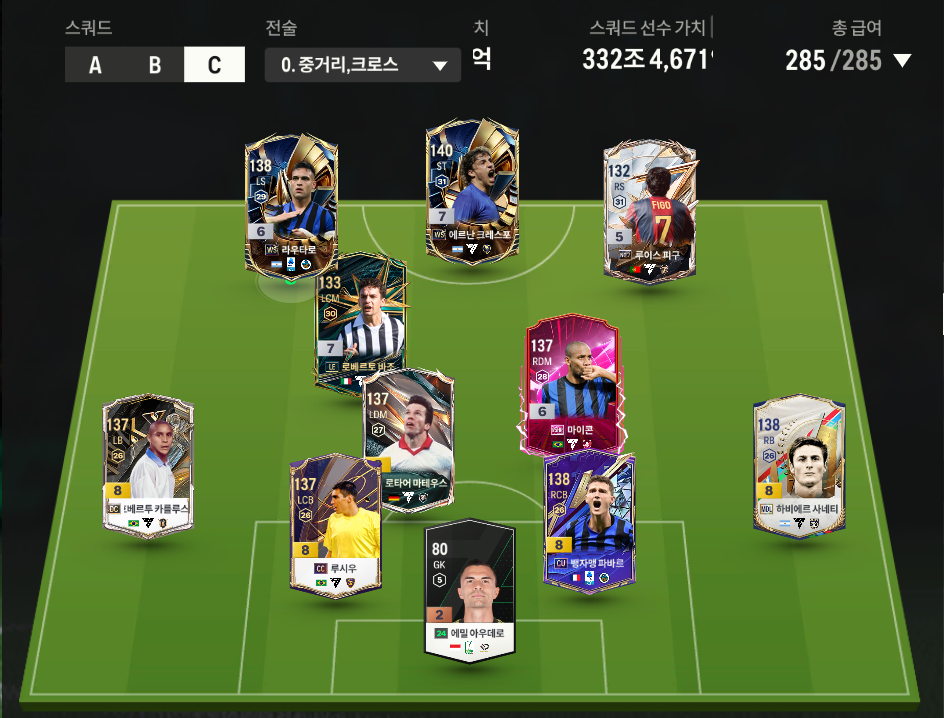
Task: Expand the total wage 285/285 arrow
Action: [902, 61]
